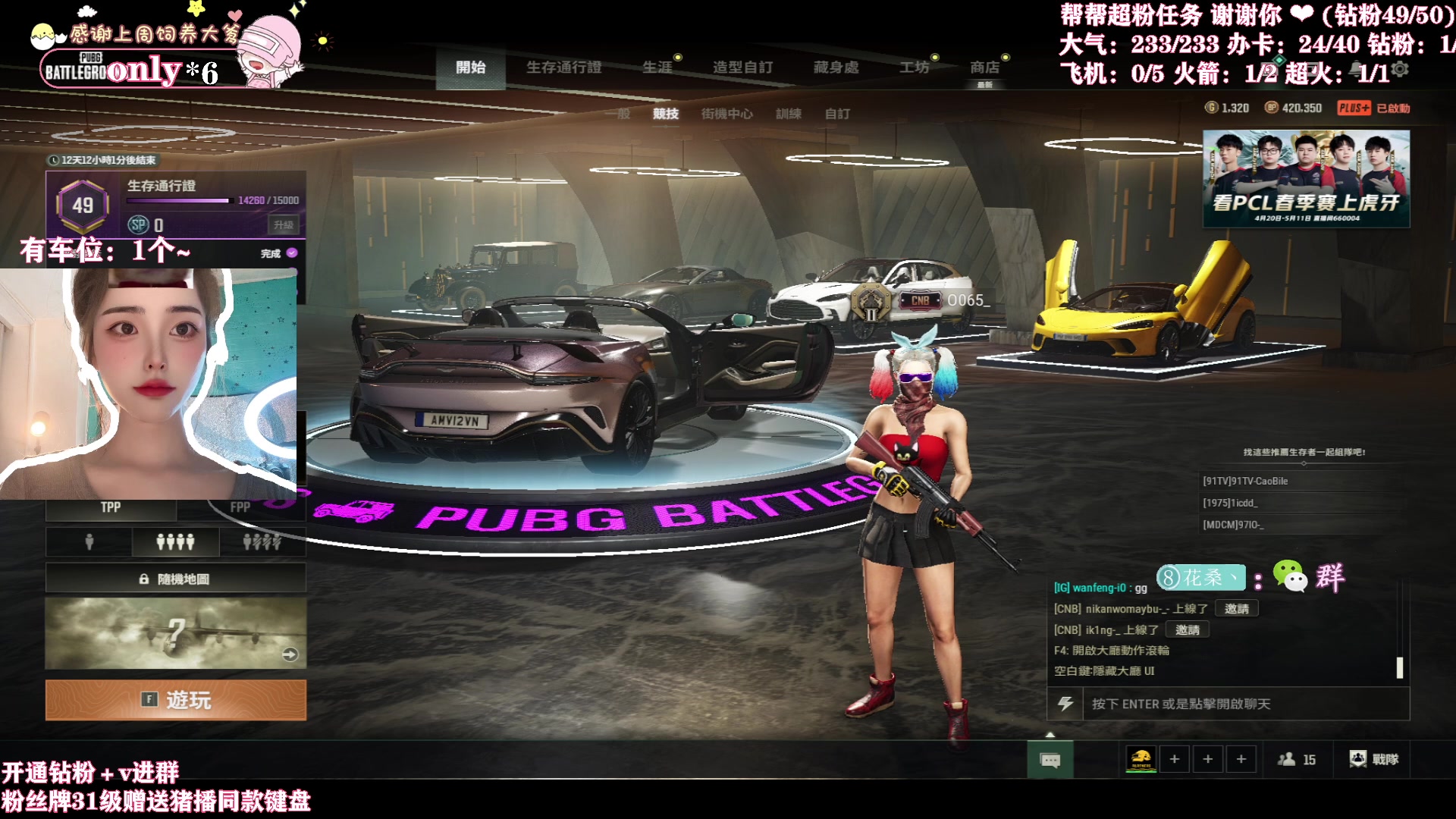Switch to the 生涯 career tab

click(x=657, y=67)
